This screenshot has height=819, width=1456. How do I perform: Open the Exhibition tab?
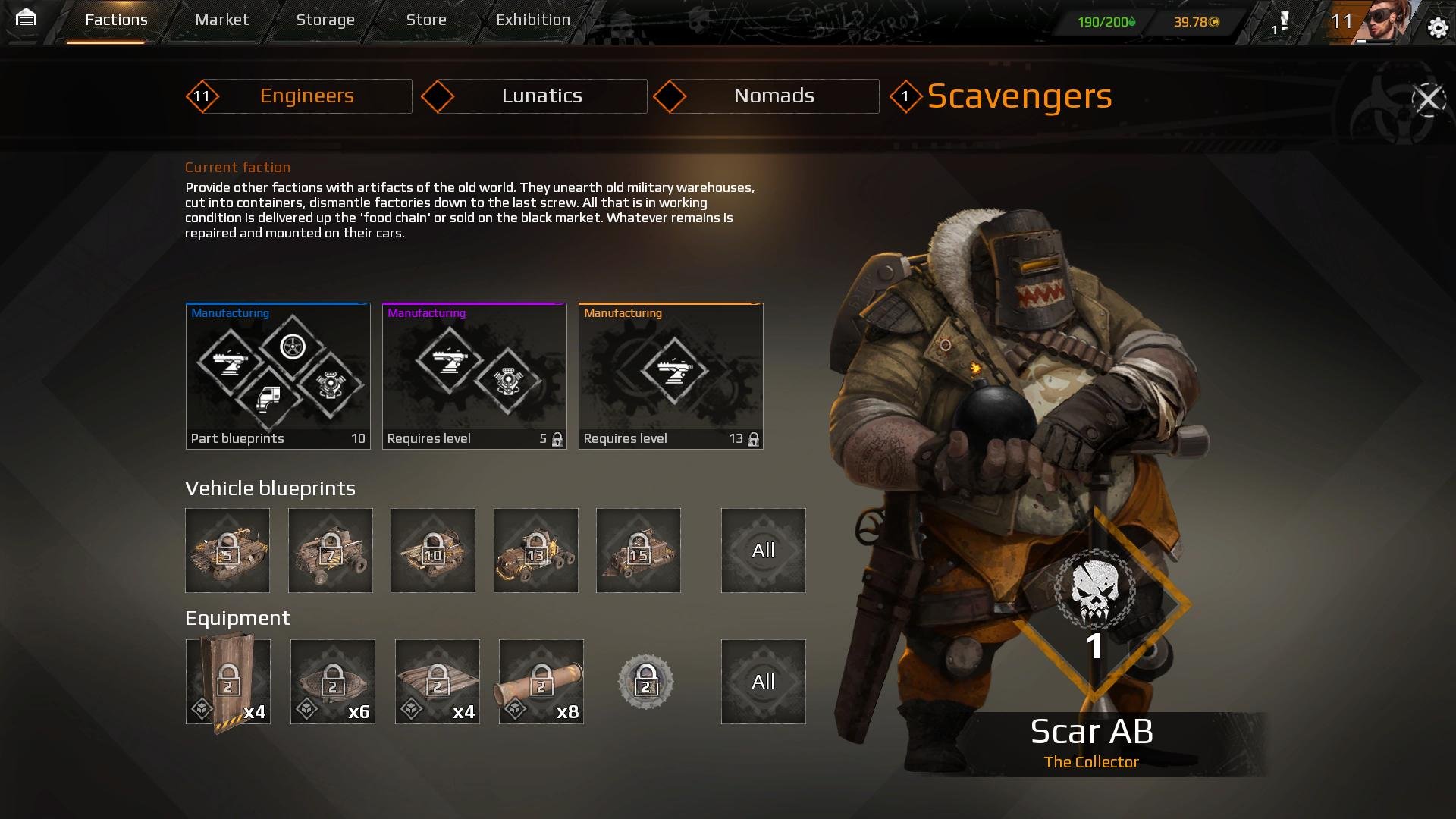pyautogui.click(x=533, y=20)
